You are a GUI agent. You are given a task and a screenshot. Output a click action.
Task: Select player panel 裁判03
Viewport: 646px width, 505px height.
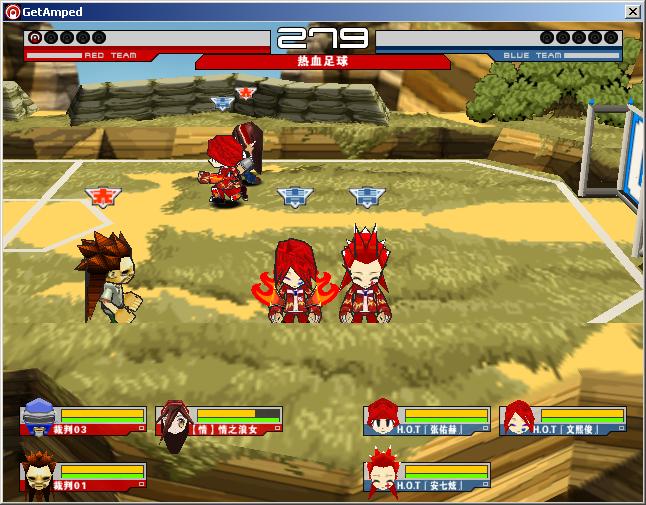click(83, 420)
